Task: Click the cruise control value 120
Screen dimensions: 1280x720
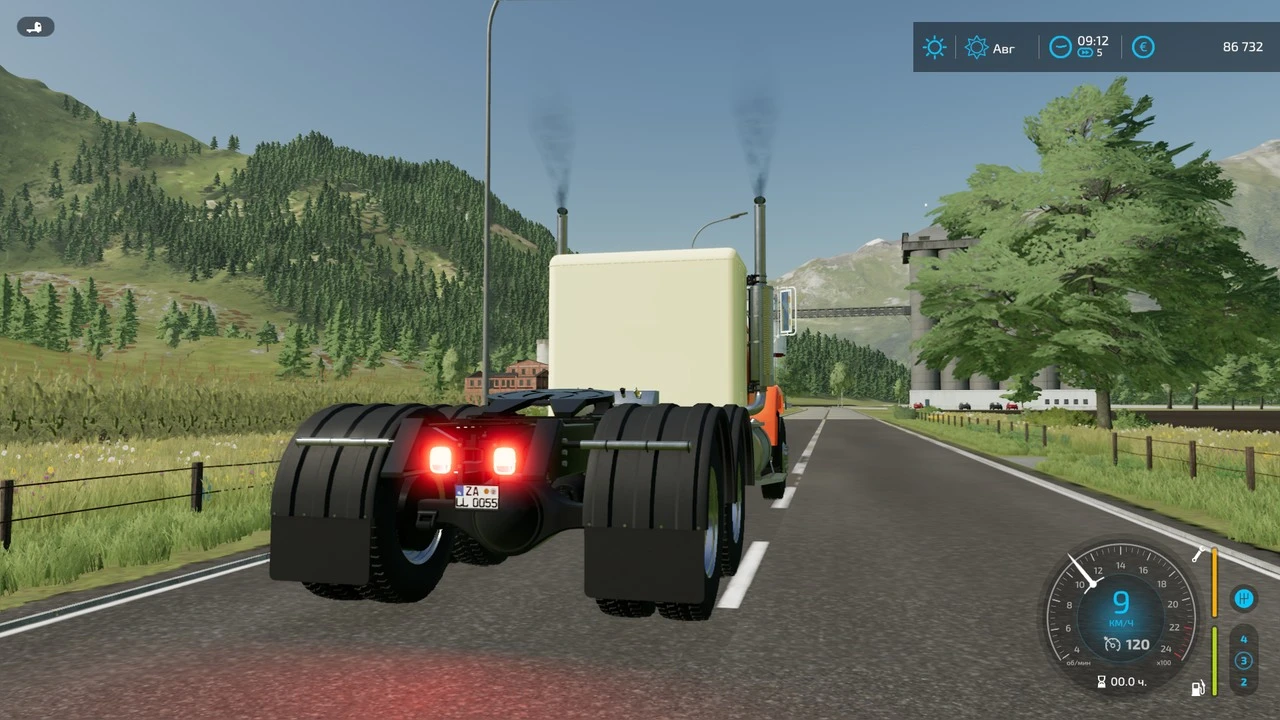Action: [1137, 644]
